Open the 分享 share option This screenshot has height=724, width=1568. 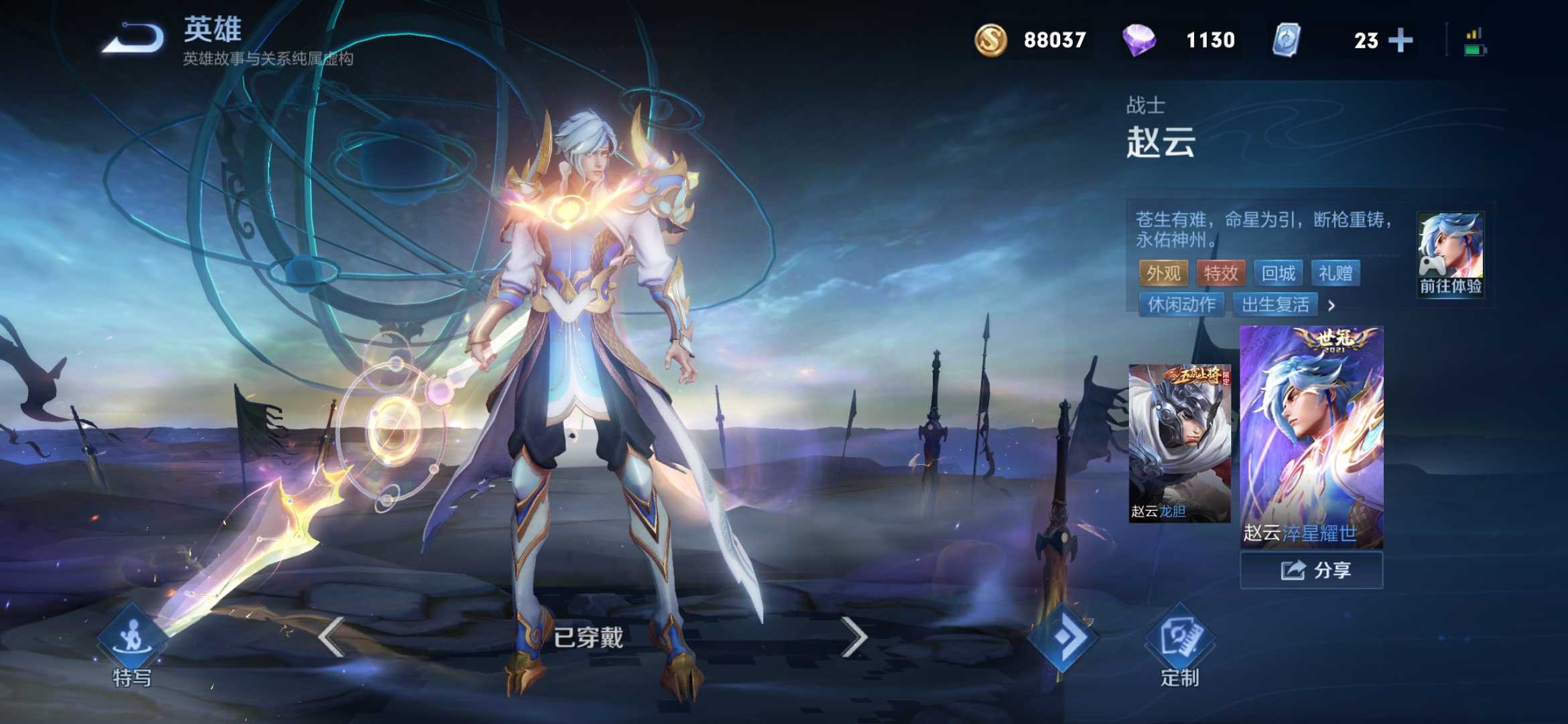1311,570
